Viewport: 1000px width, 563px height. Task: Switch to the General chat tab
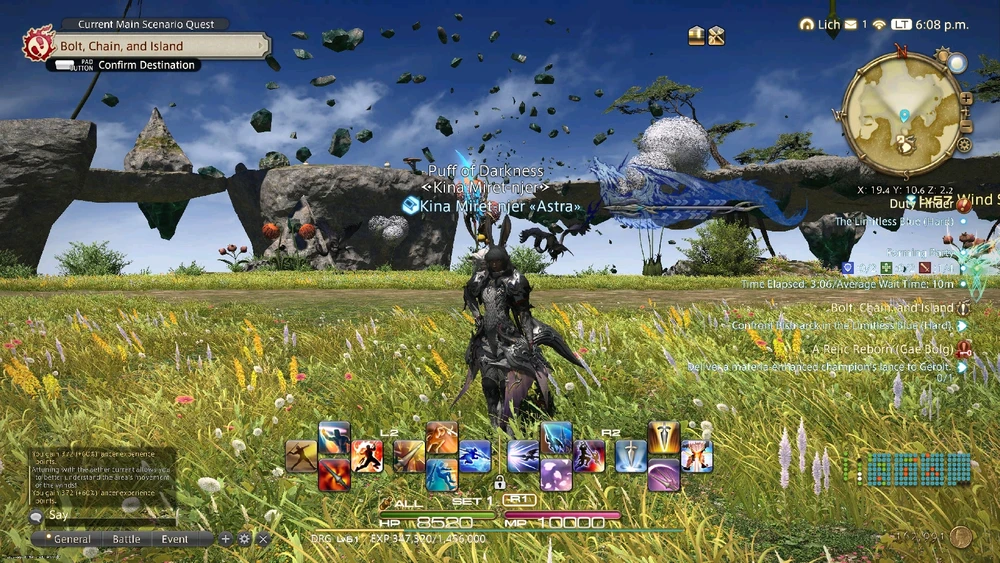click(x=72, y=539)
